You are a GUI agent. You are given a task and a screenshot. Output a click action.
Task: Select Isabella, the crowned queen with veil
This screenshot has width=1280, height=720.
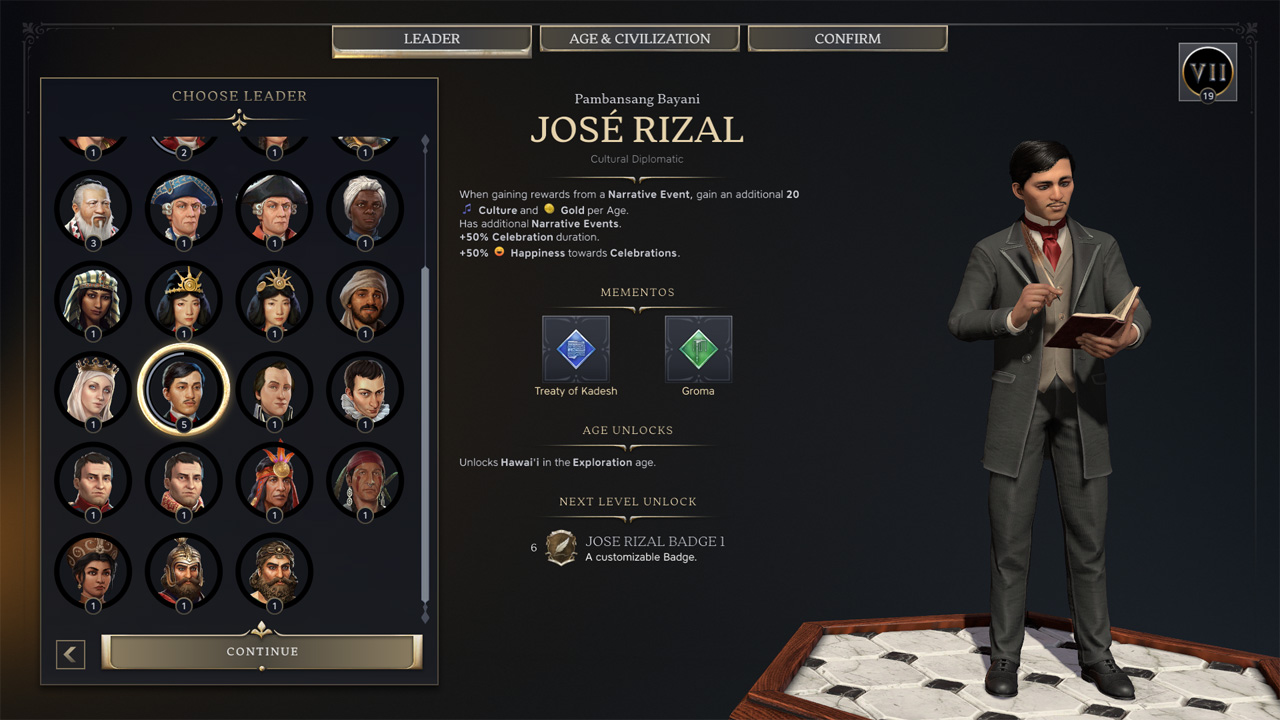[x=93, y=389]
